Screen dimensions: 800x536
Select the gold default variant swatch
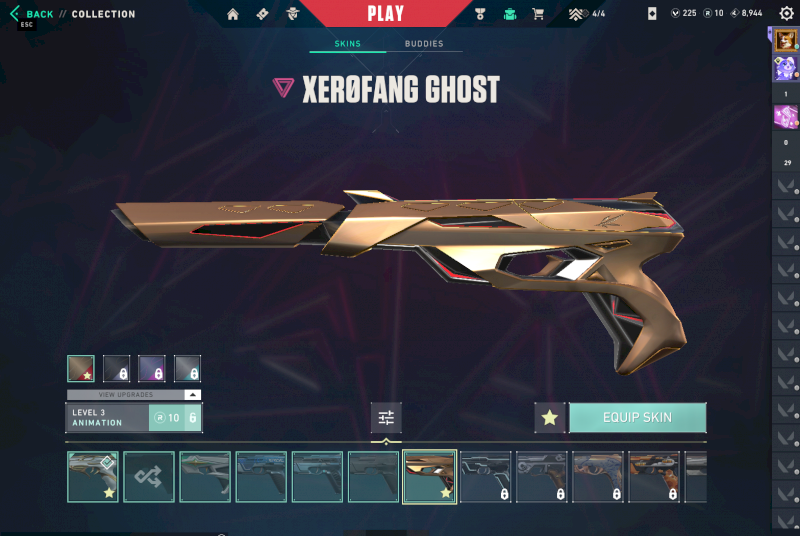[x=81, y=368]
